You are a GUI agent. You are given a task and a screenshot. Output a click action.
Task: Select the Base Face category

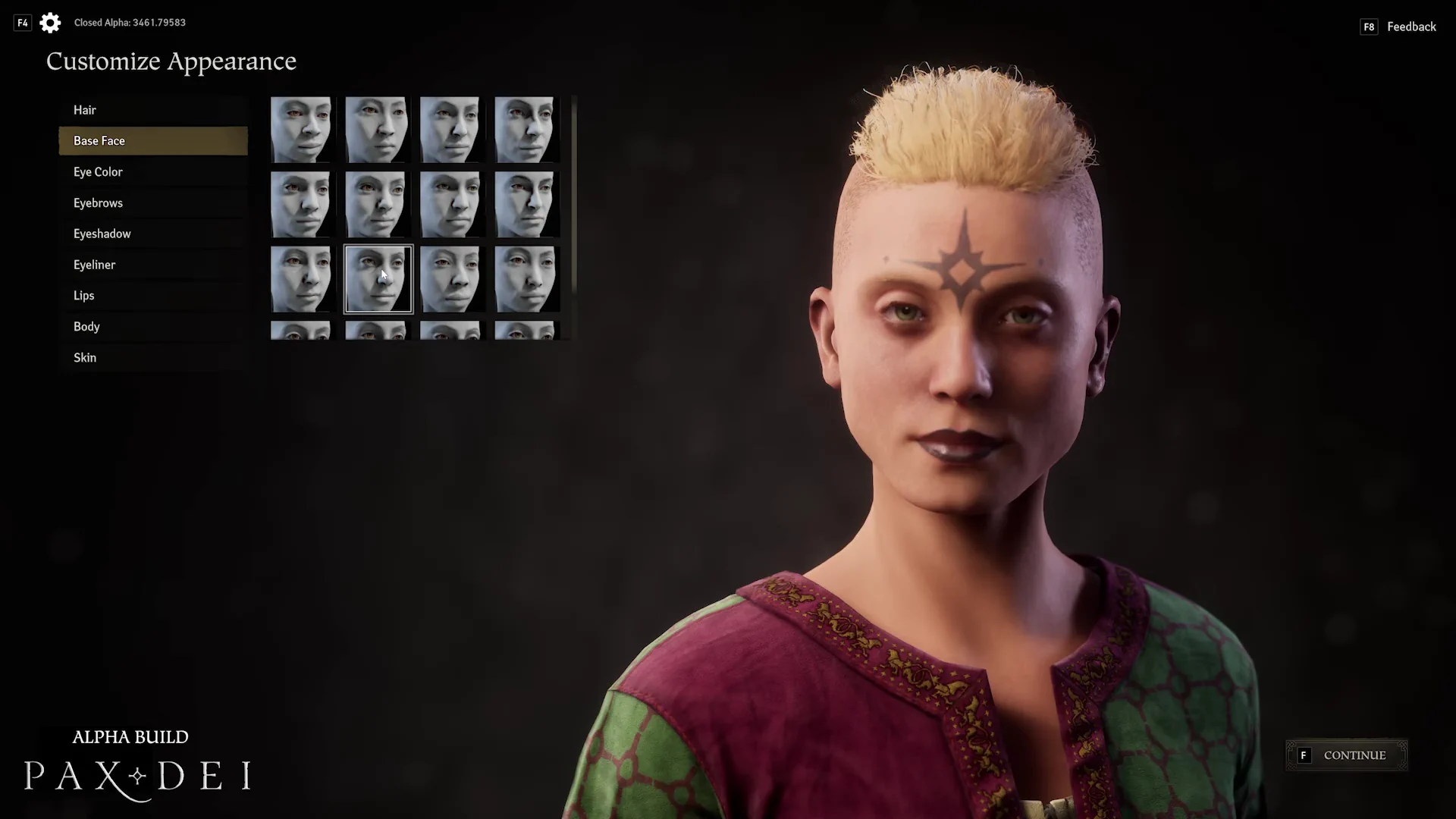coord(99,141)
